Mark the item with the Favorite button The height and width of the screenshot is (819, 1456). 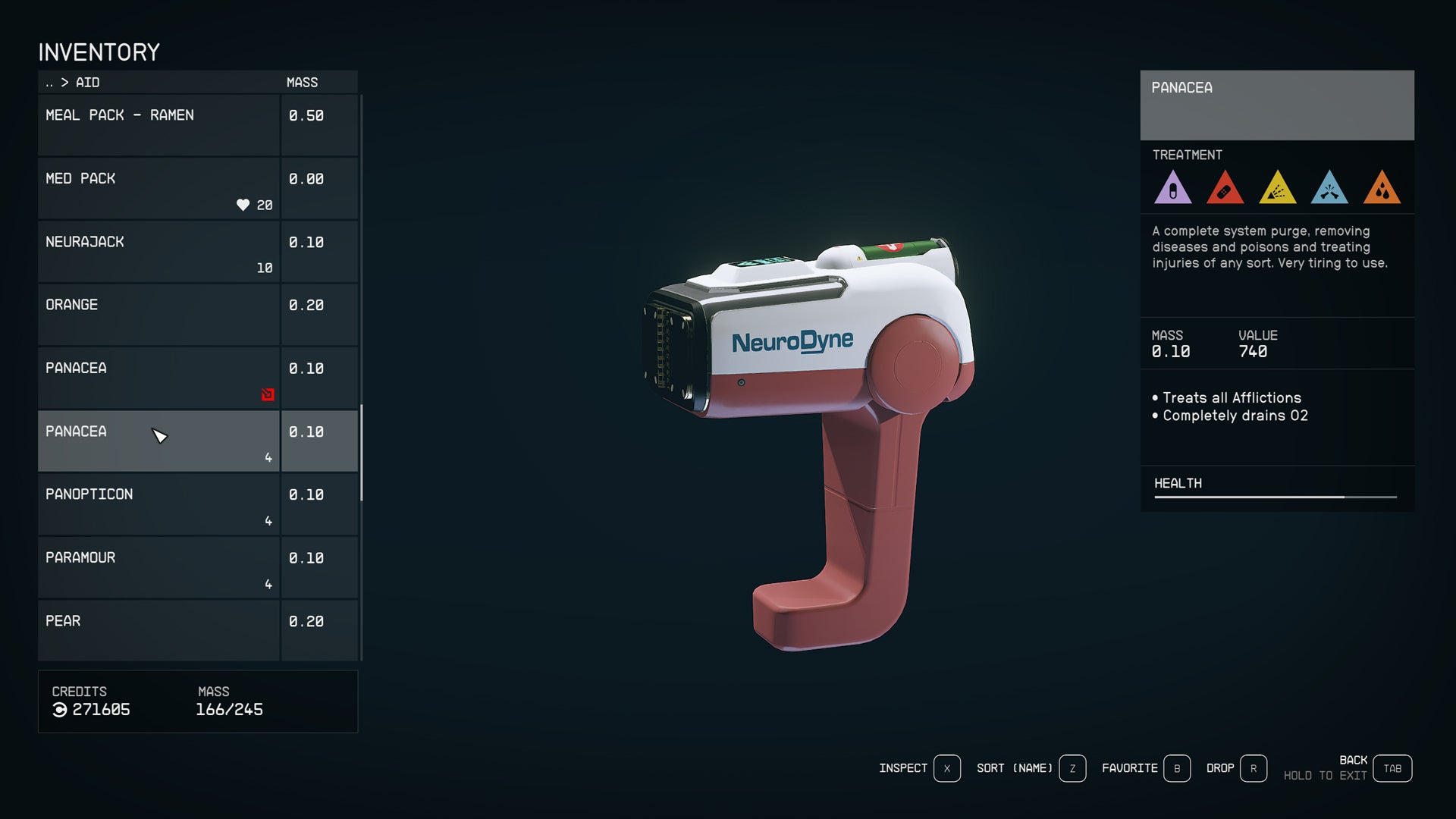(1176, 768)
